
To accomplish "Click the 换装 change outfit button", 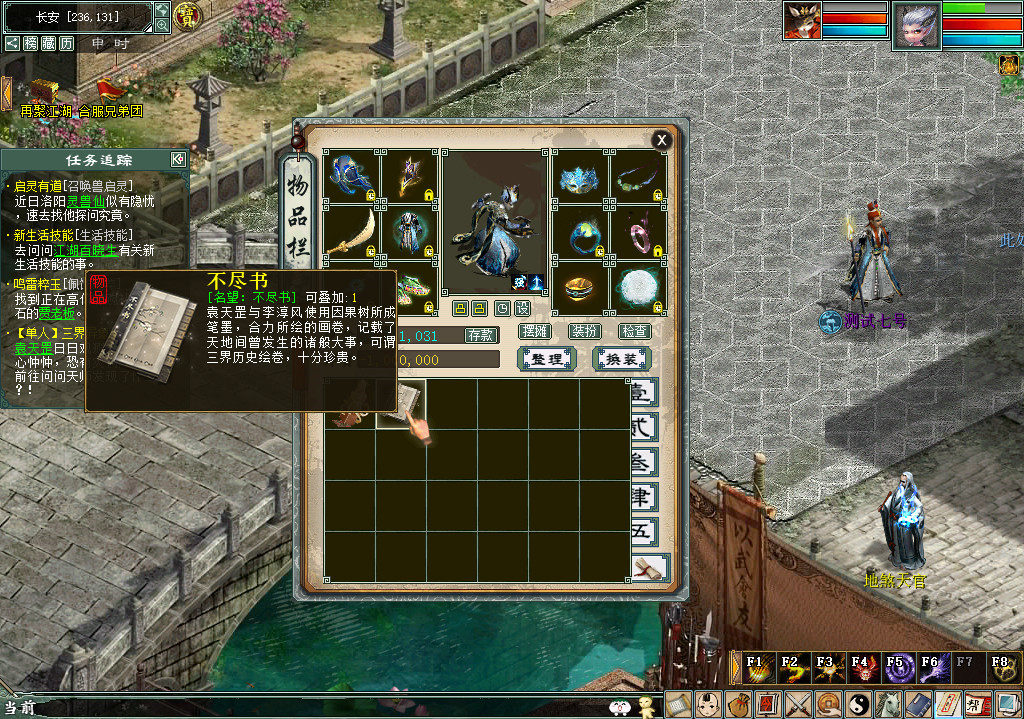I will coord(621,359).
